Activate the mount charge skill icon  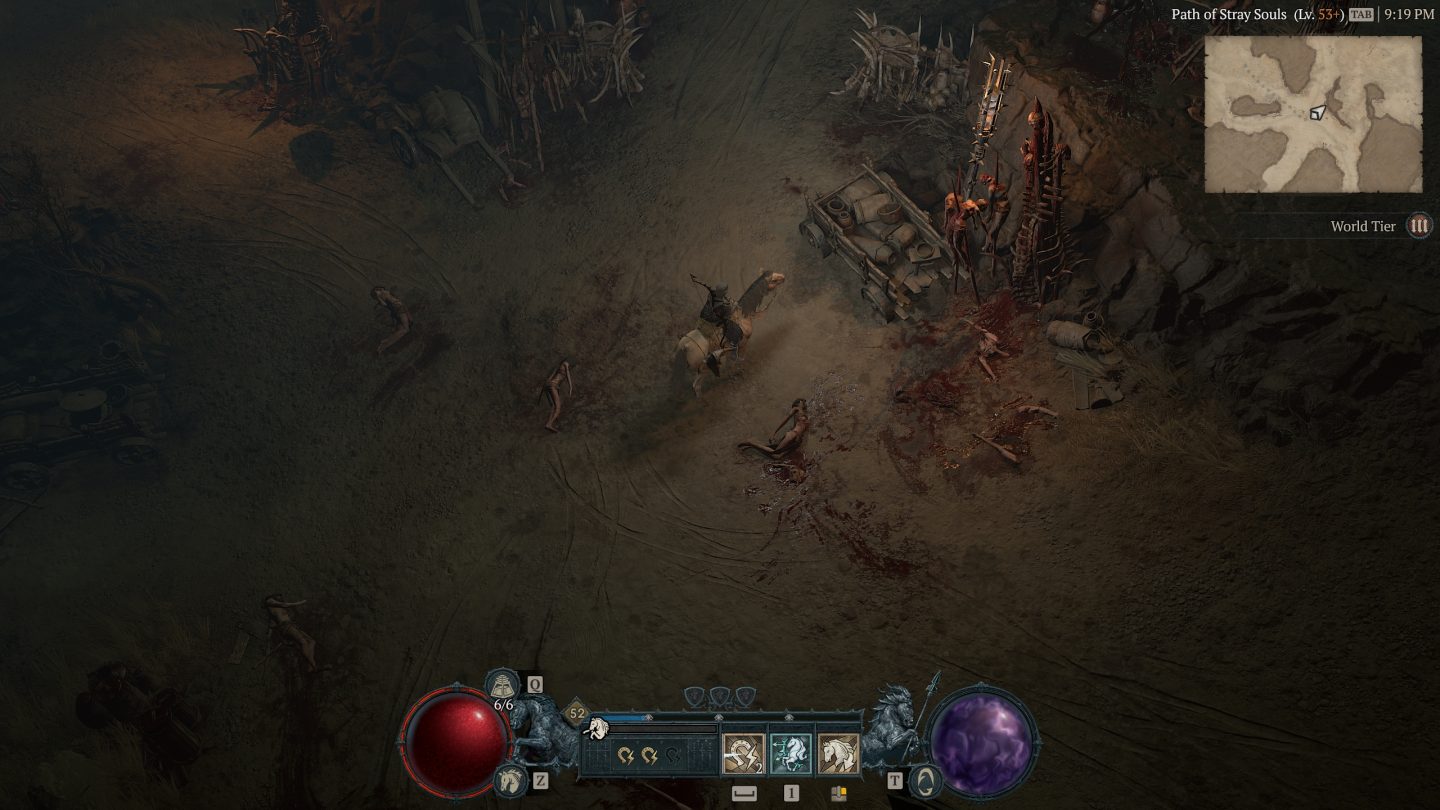(742, 754)
